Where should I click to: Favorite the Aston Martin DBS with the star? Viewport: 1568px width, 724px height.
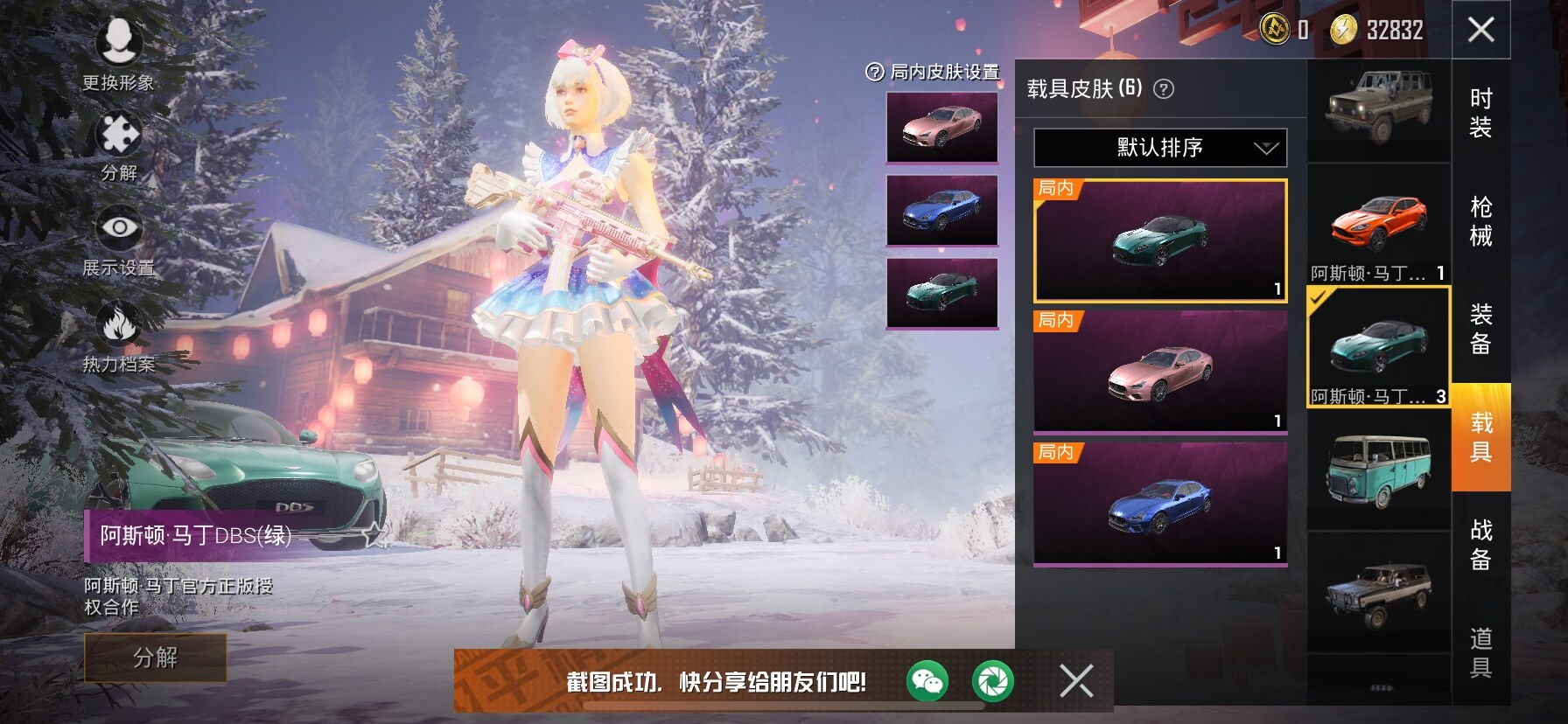coord(376,533)
